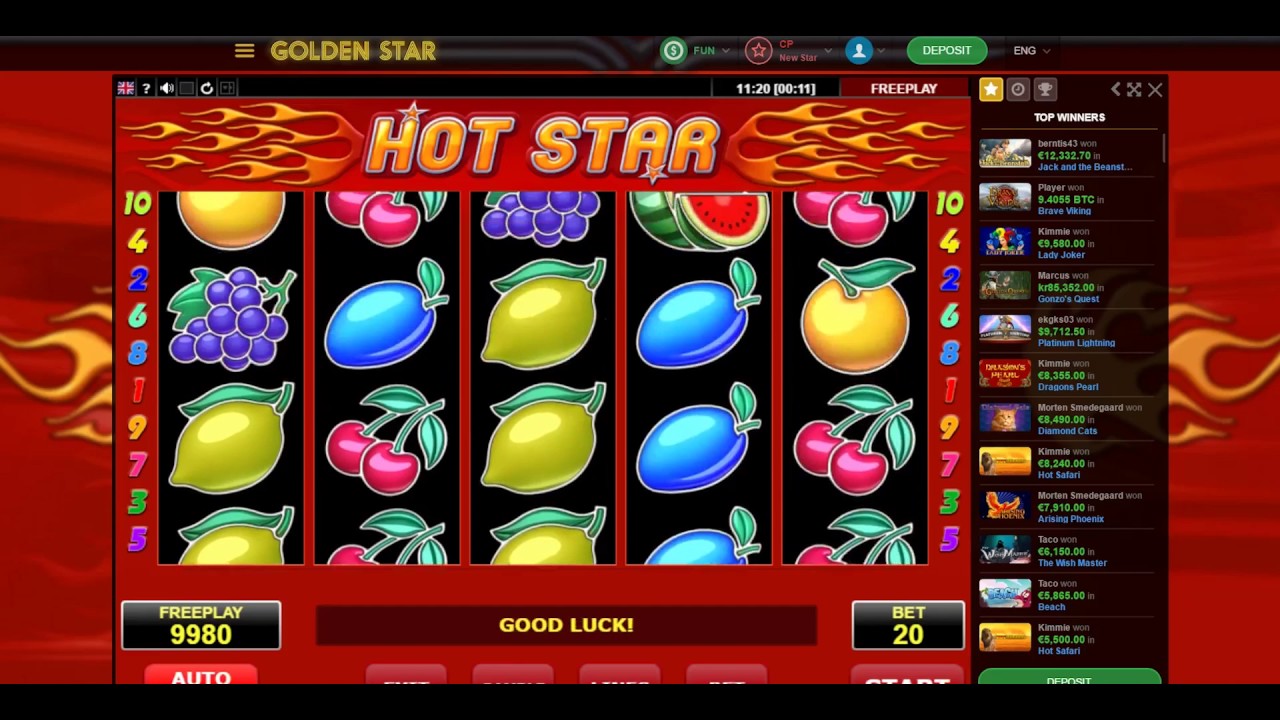Show the trophy top winners tab
Image resolution: width=1280 pixels, height=720 pixels.
tap(1045, 89)
